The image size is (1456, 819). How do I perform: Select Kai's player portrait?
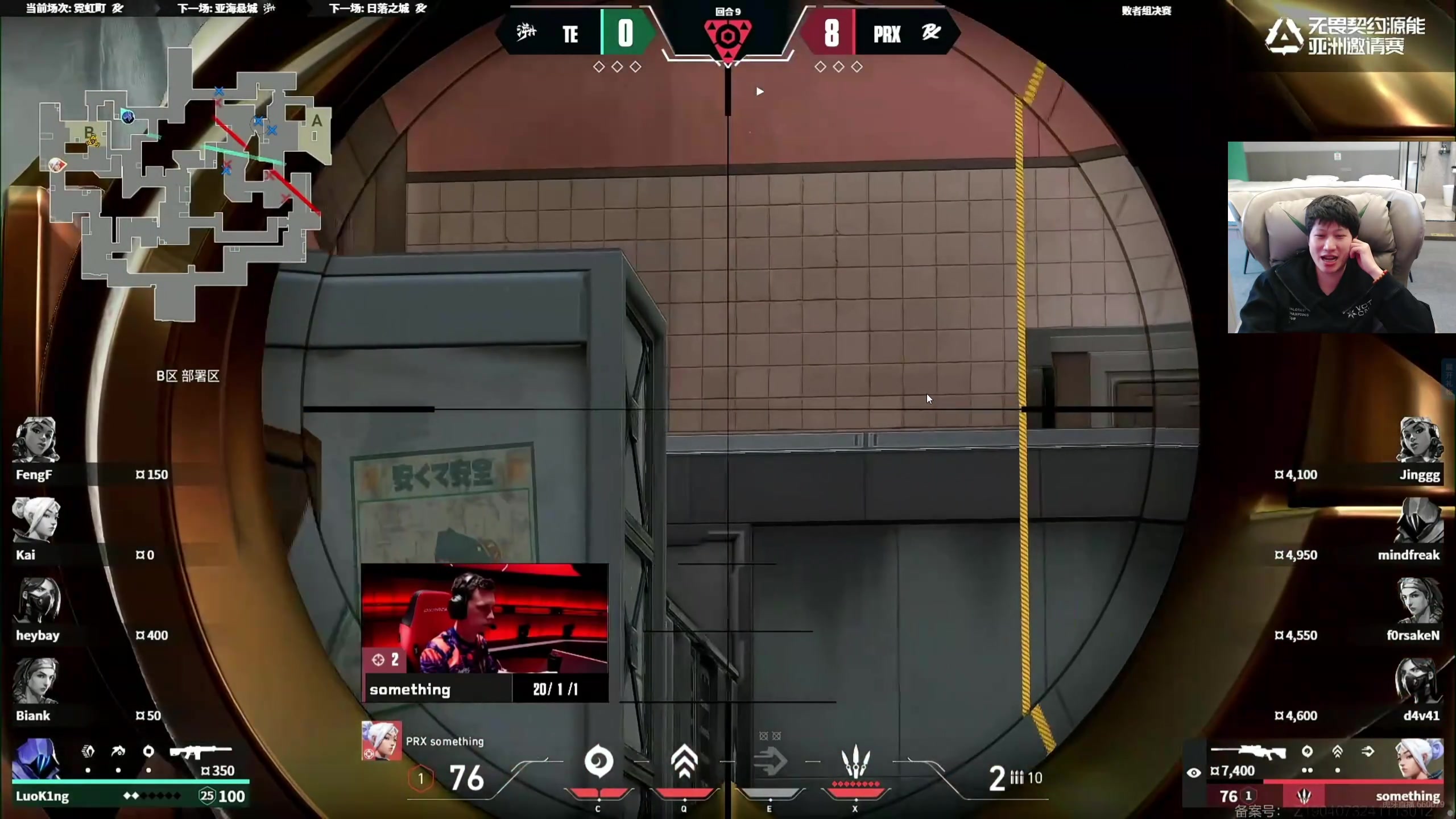click(x=36, y=520)
